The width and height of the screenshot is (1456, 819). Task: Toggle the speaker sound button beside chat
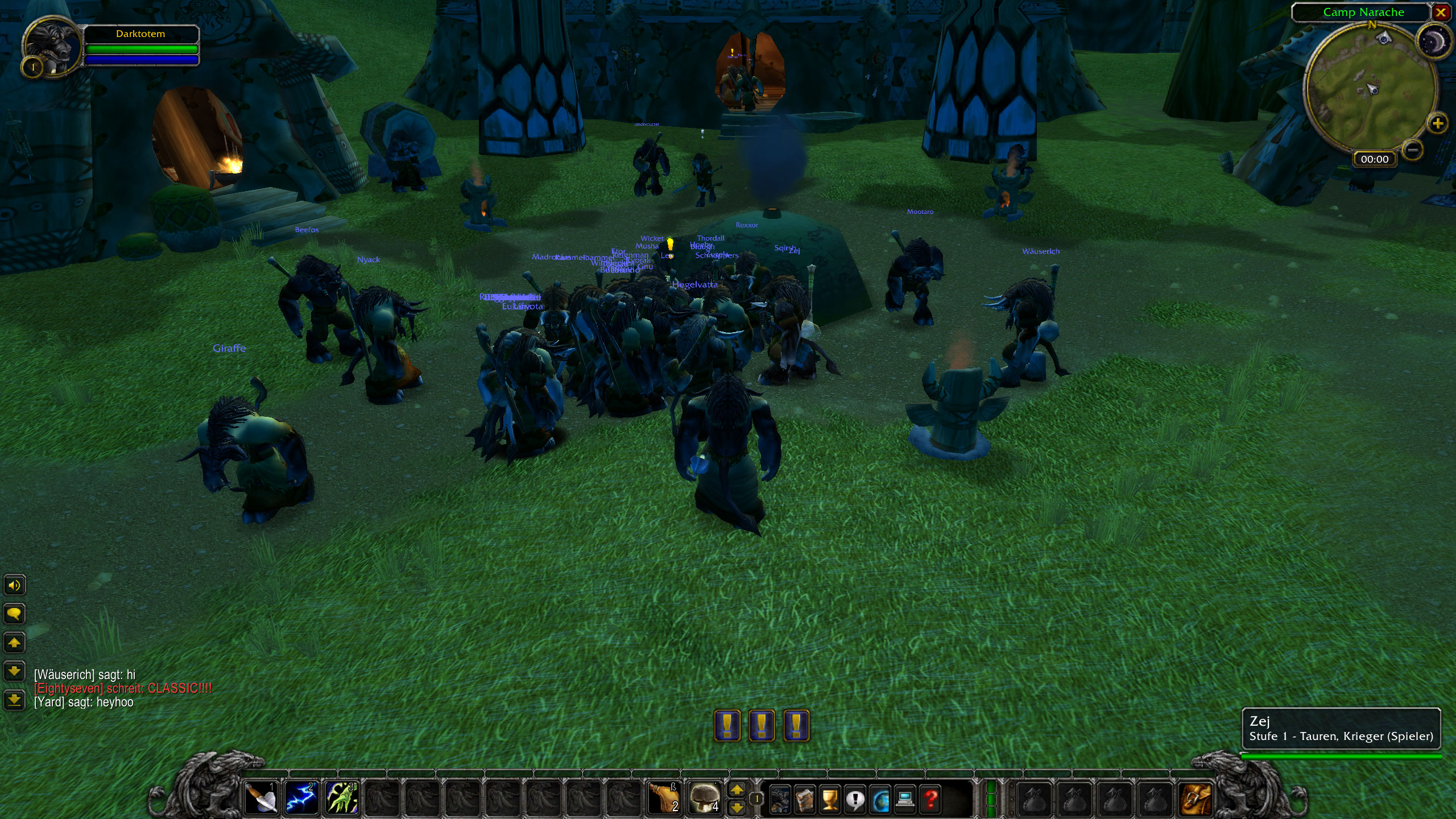pyautogui.click(x=14, y=585)
